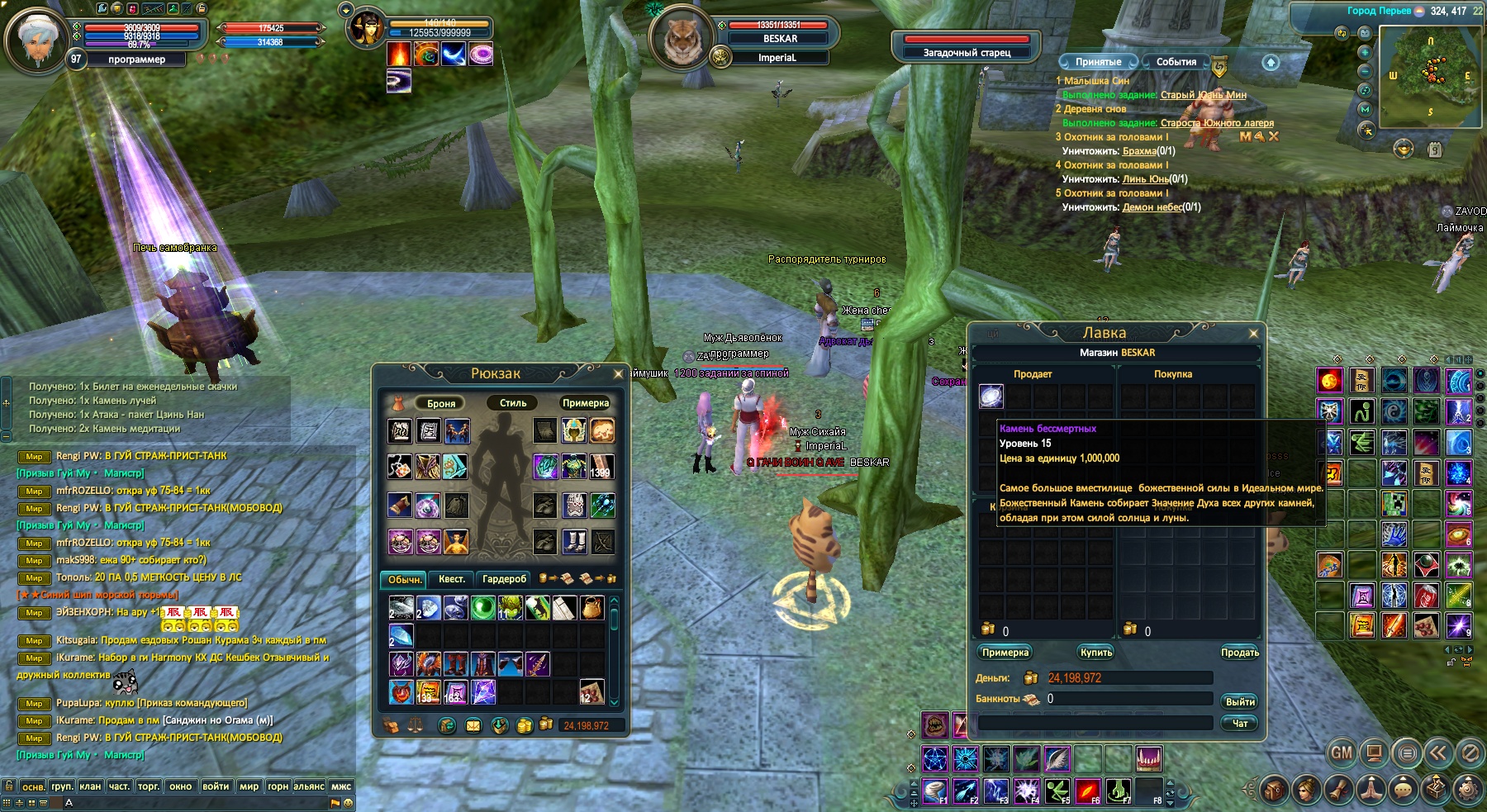This screenshot has height=812, width=1487.
Task: Open the Примерка tab in the backpack
Action: click(x=585, y=403)
